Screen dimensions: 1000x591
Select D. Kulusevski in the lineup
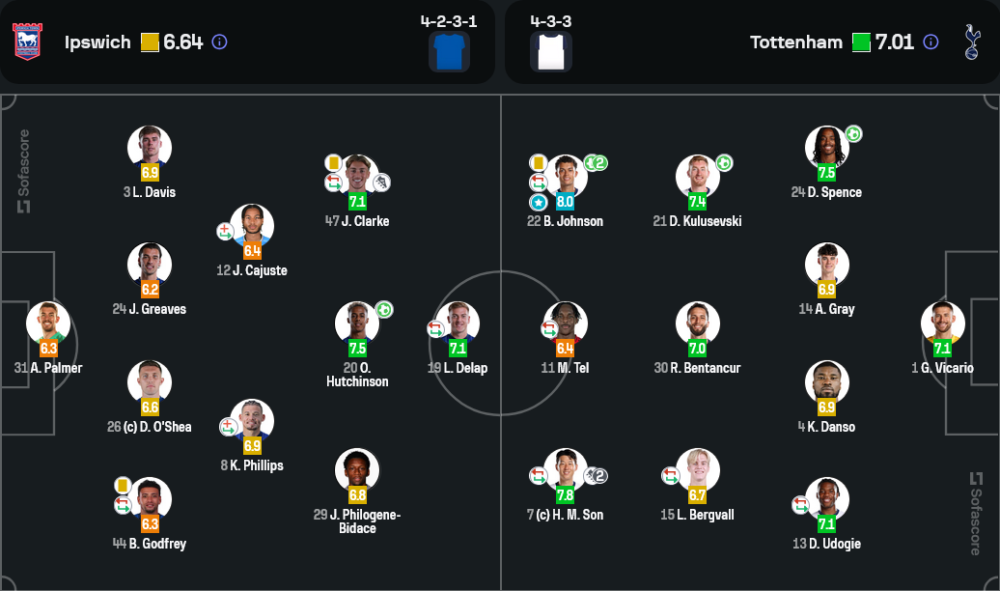click(697, 176)
